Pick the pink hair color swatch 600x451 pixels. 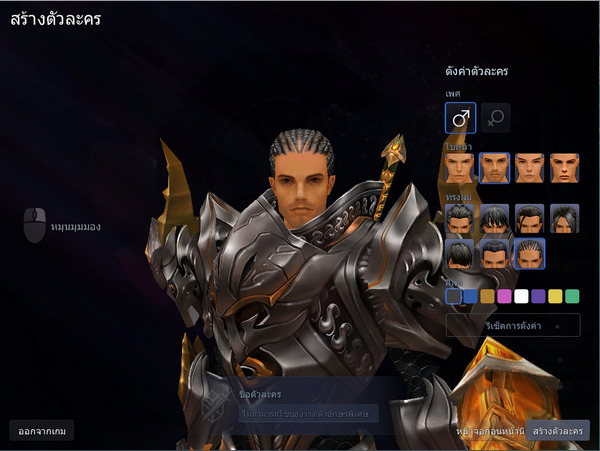pos(504,296)
